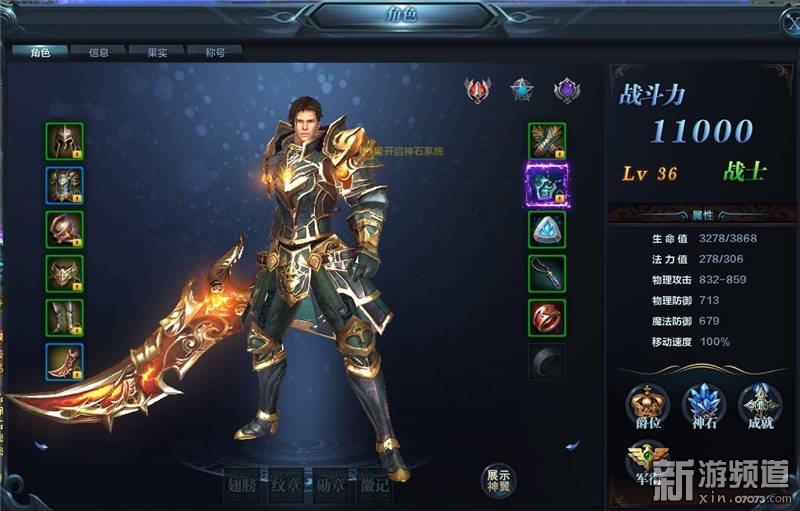Open the 爵位 crown menu
Viewport: 800px width, 511px height.
point(647,406)
